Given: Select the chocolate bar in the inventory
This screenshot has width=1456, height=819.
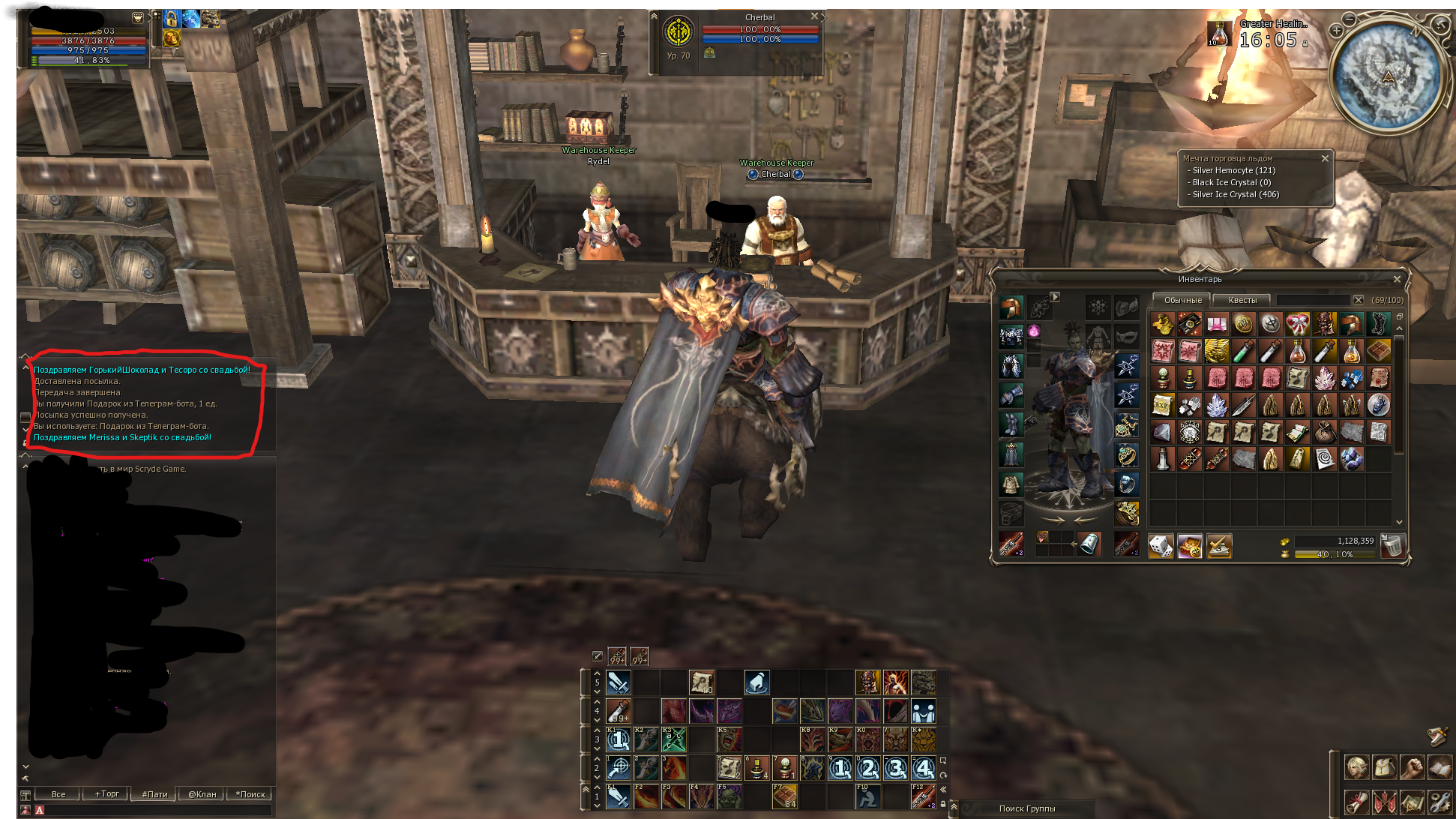Looking at the screenshot, I should (x=1379, y=351).
